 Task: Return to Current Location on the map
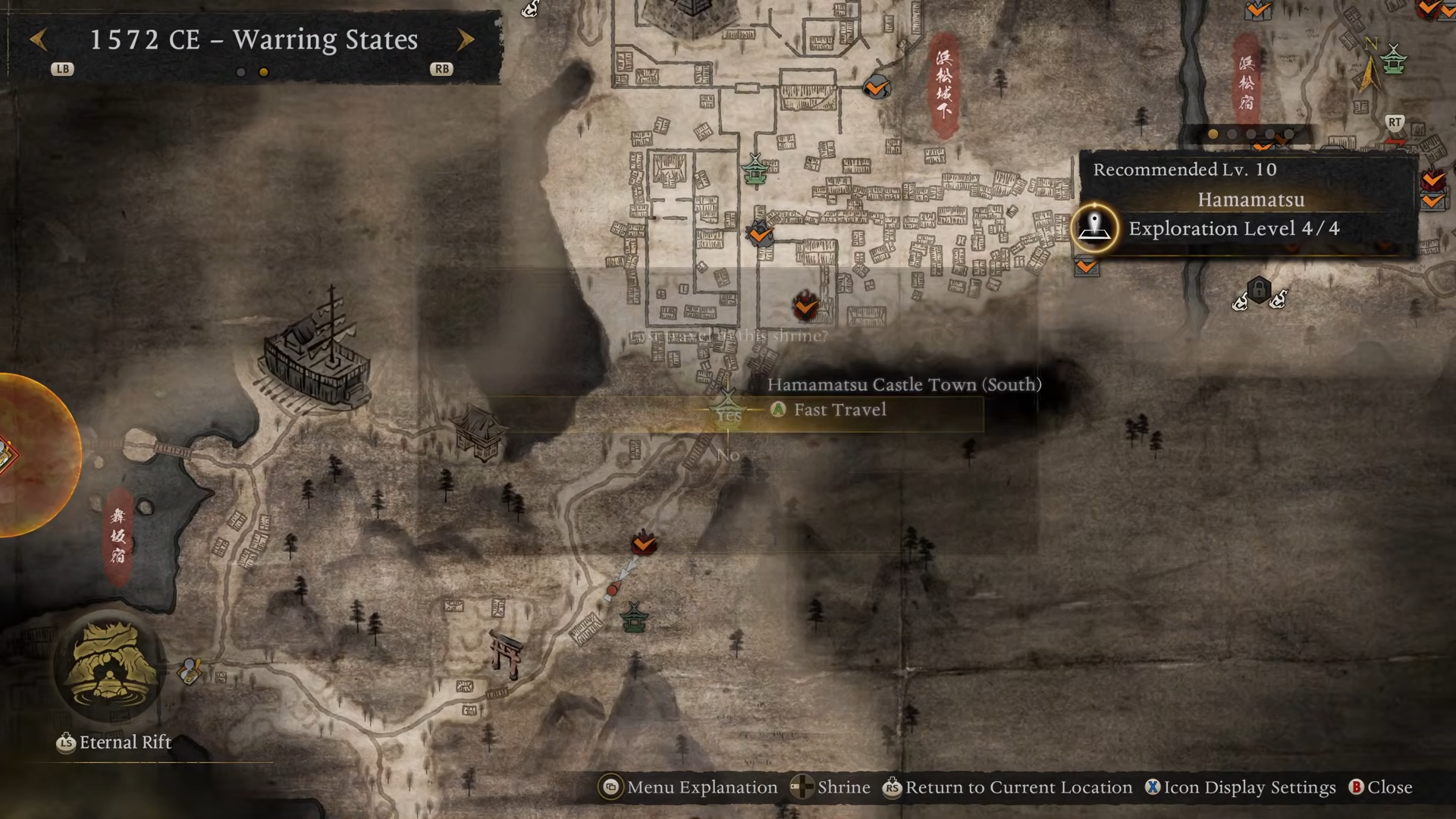1007,788
